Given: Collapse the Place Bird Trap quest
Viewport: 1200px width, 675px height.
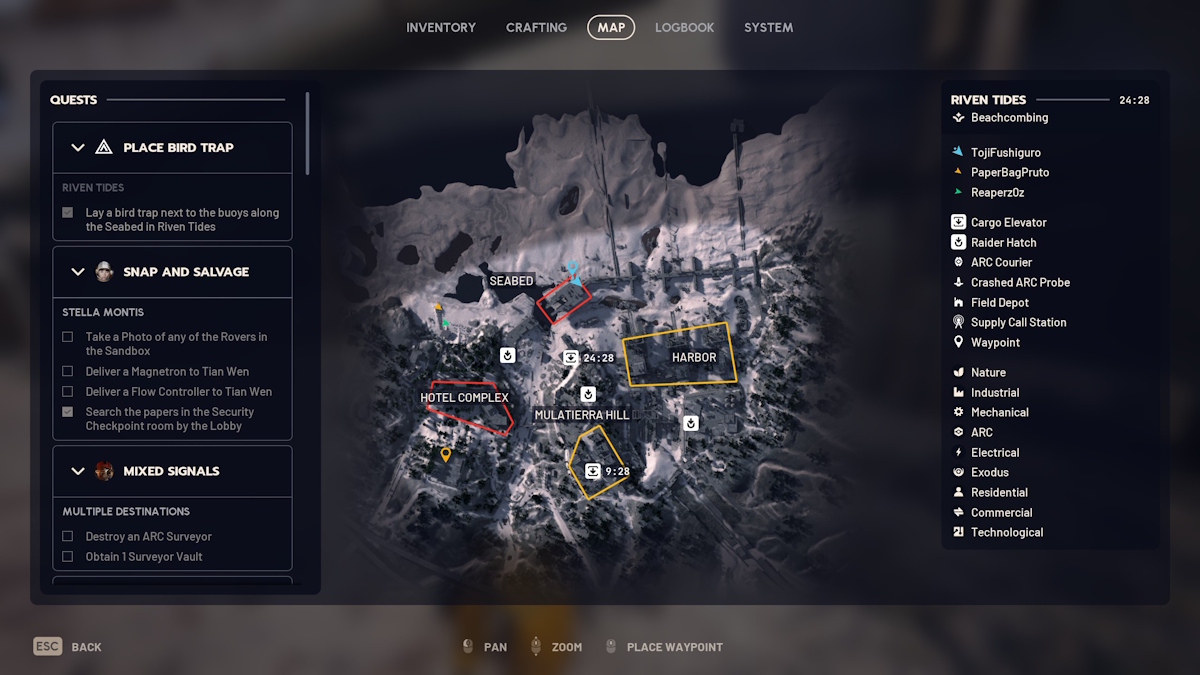Looking at the screenshot, I should [78, 148].
